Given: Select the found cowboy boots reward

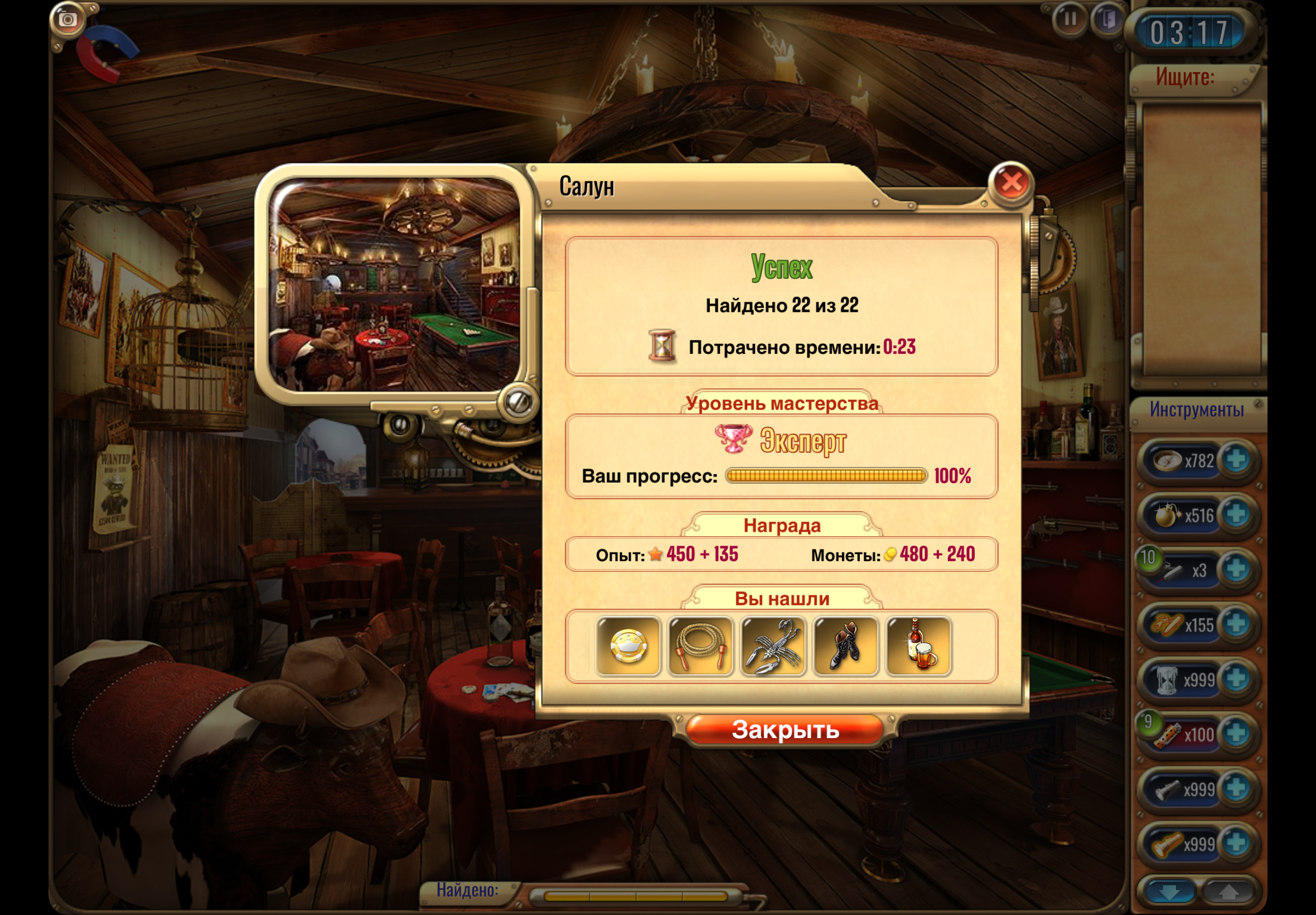Looking at the screenshot, I should click(x=845, y=646).
